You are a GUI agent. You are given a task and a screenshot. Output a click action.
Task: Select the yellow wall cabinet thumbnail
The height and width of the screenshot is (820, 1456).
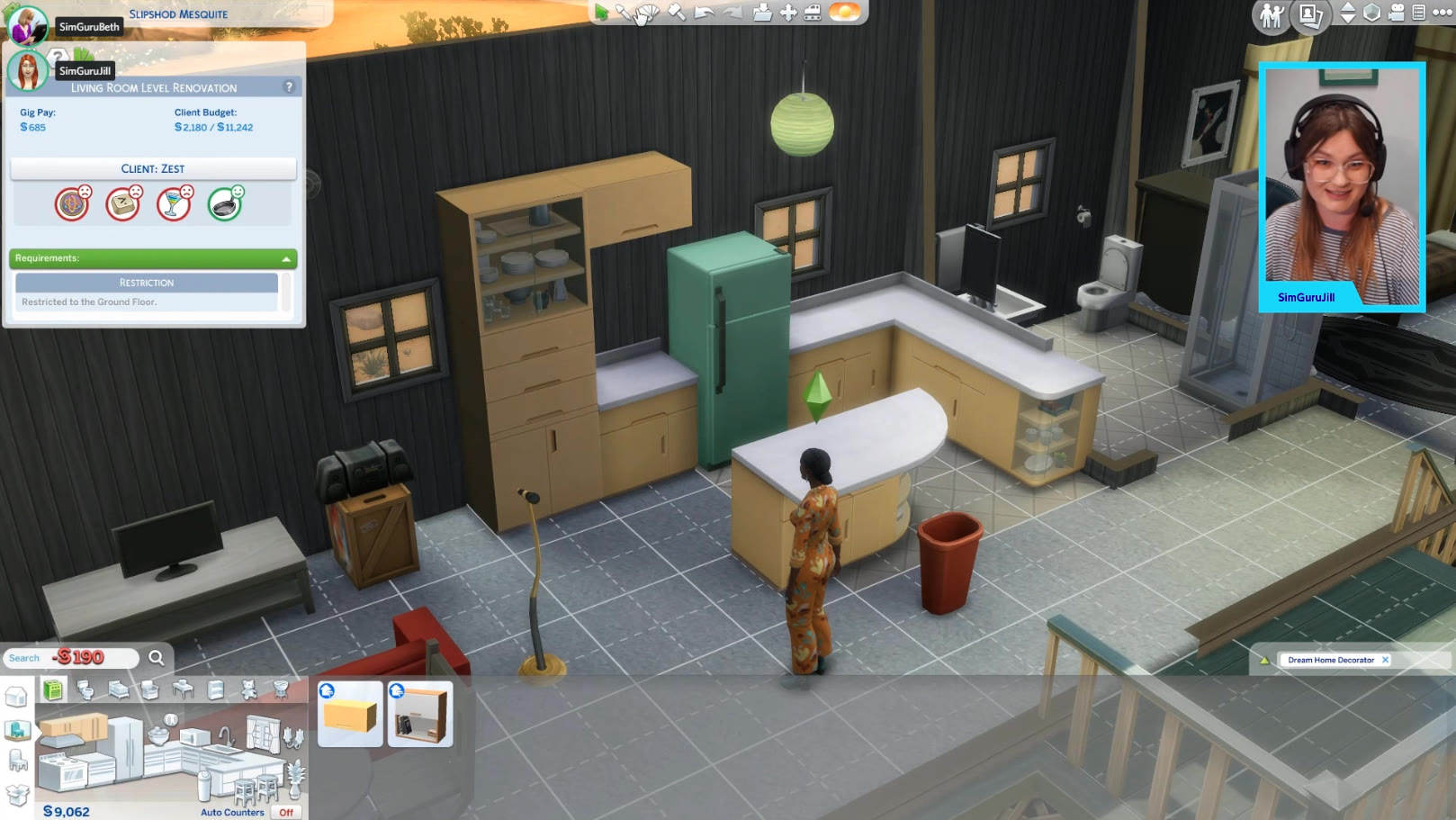coord(351,715)
